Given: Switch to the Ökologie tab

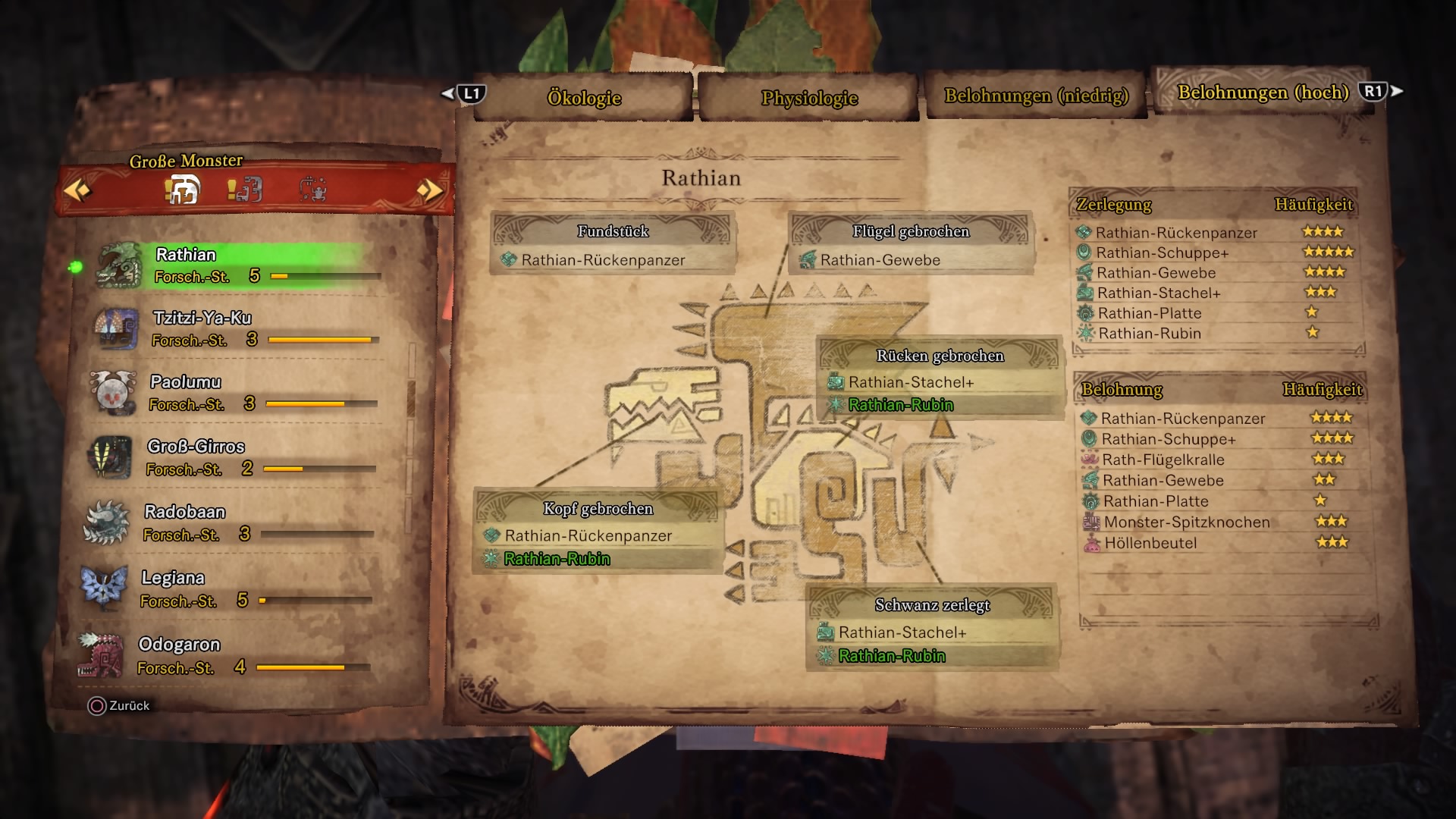Looking at the screenshot, I should click(584, 98).
